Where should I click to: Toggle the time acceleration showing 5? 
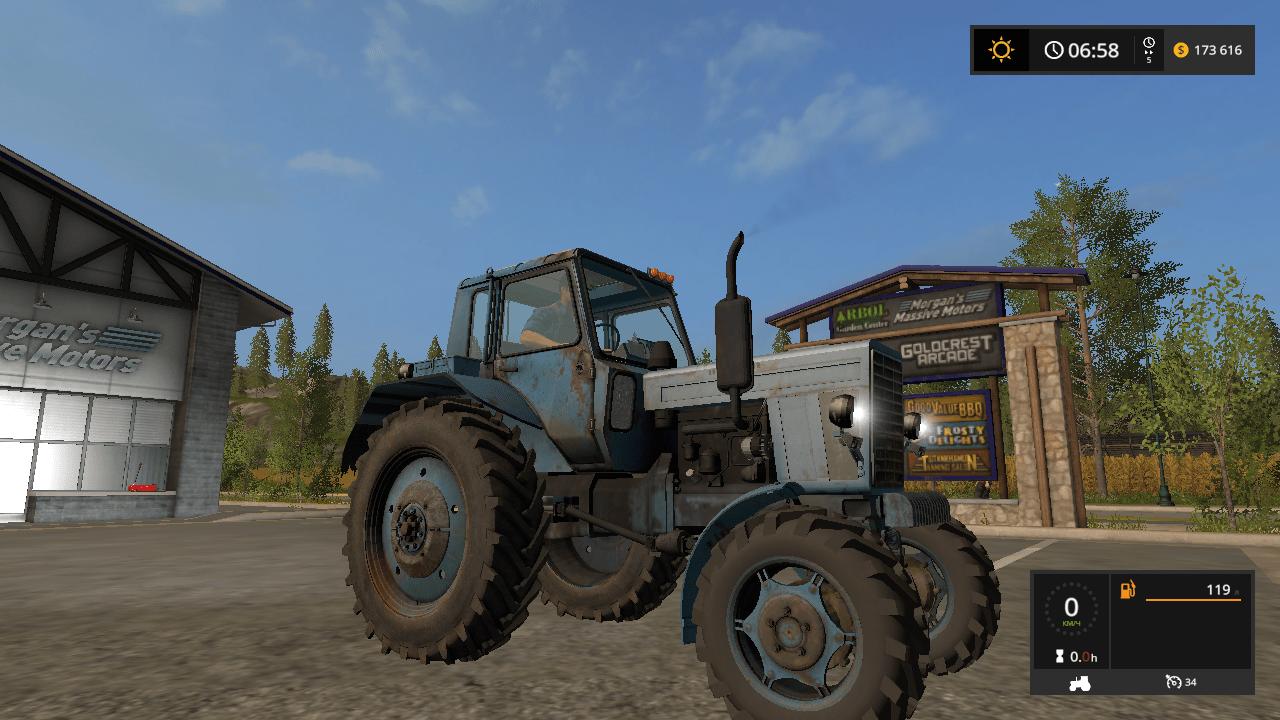pos(1150,50)
